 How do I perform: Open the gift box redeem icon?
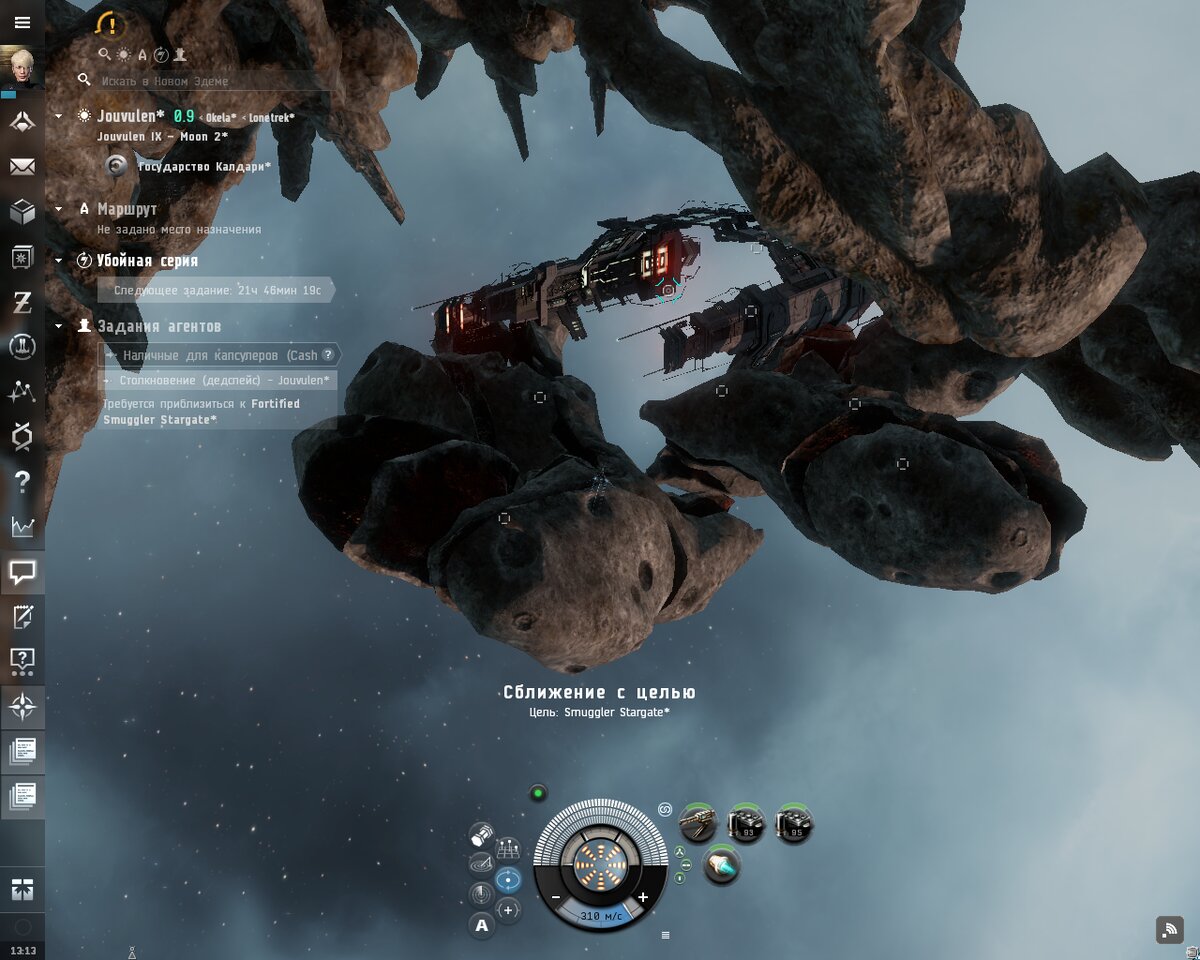tap(22, 887)
